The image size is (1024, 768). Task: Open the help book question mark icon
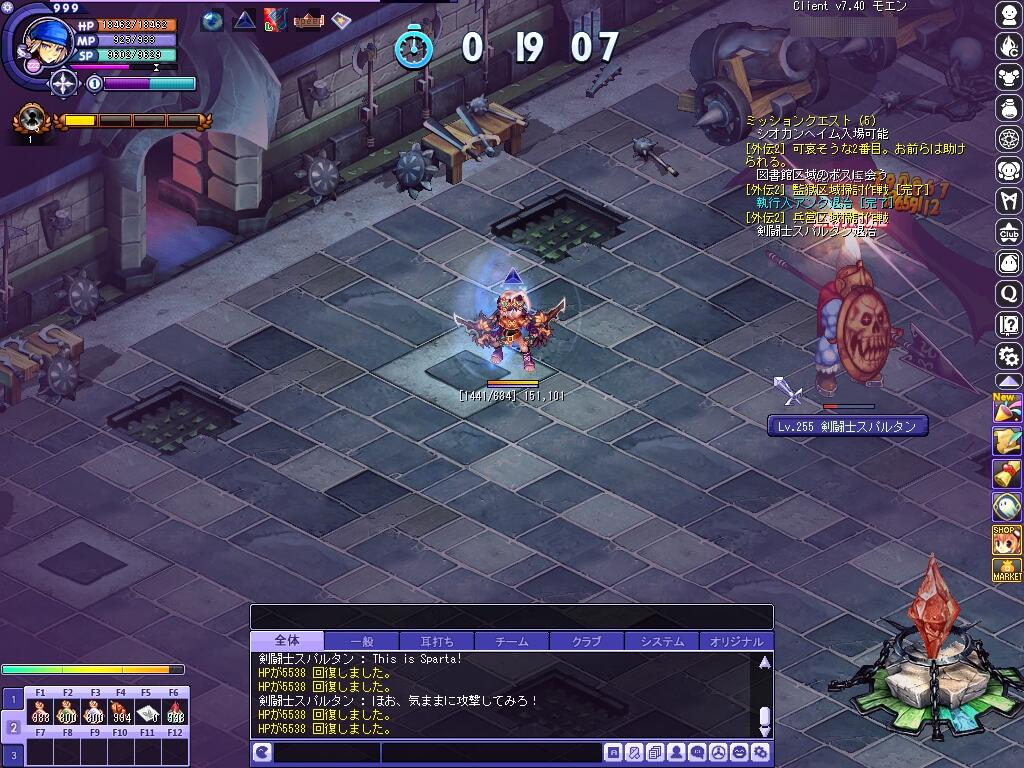point(1008,325)
